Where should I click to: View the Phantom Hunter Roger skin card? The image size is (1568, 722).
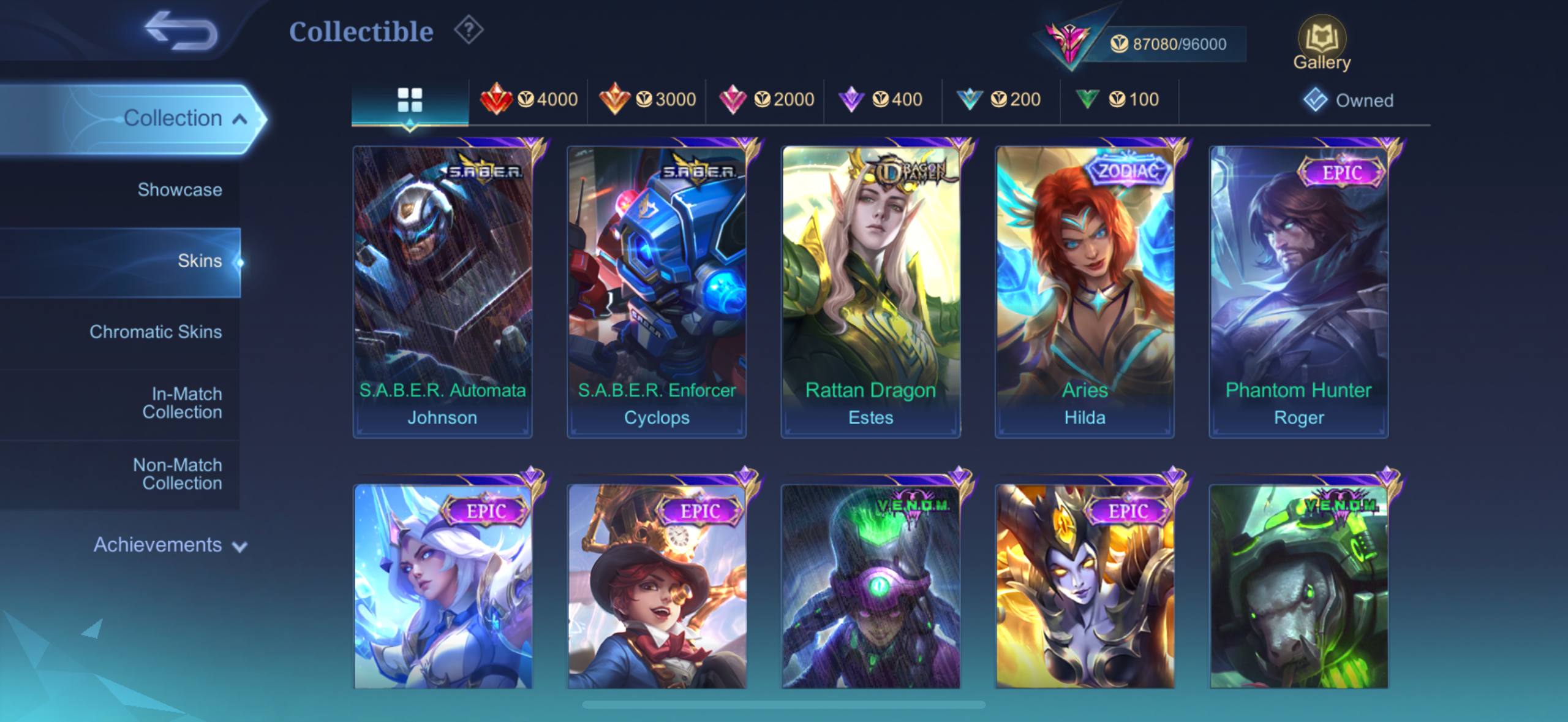pos(1298,291)
